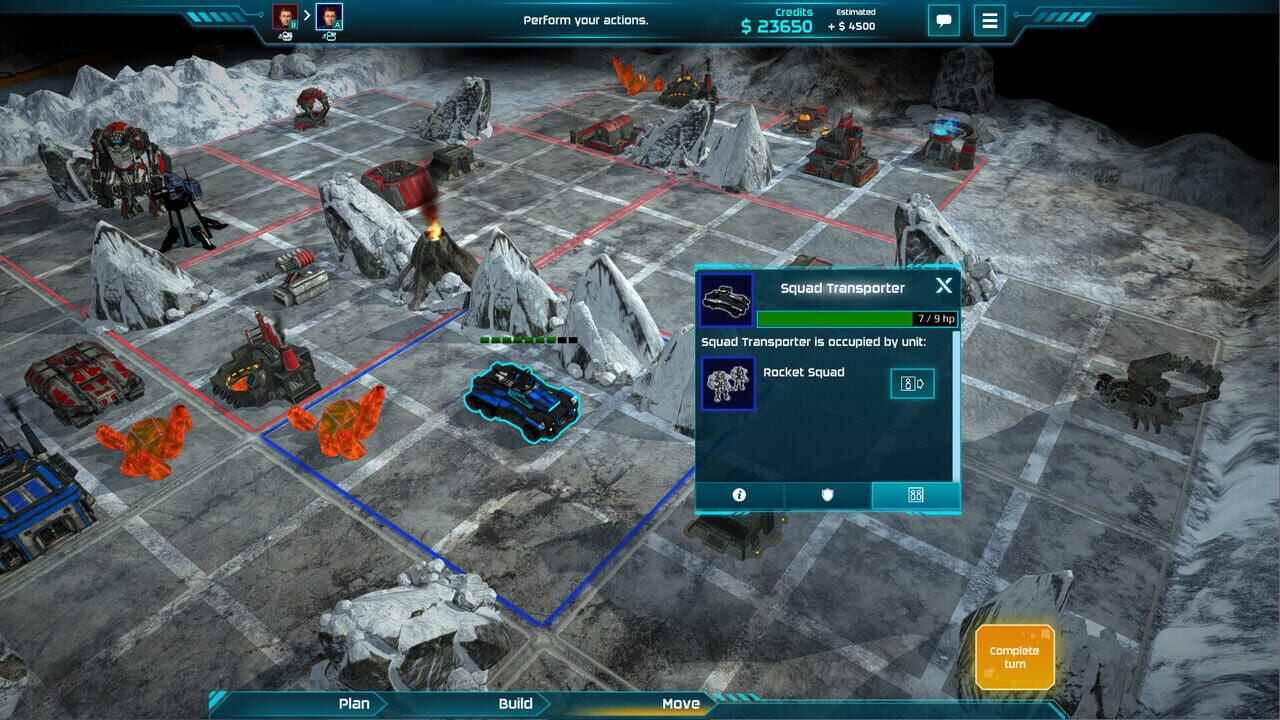Open the info tab icon on unit panel
The height and width of the screenshot is (720, 1280).
point(738,494)
